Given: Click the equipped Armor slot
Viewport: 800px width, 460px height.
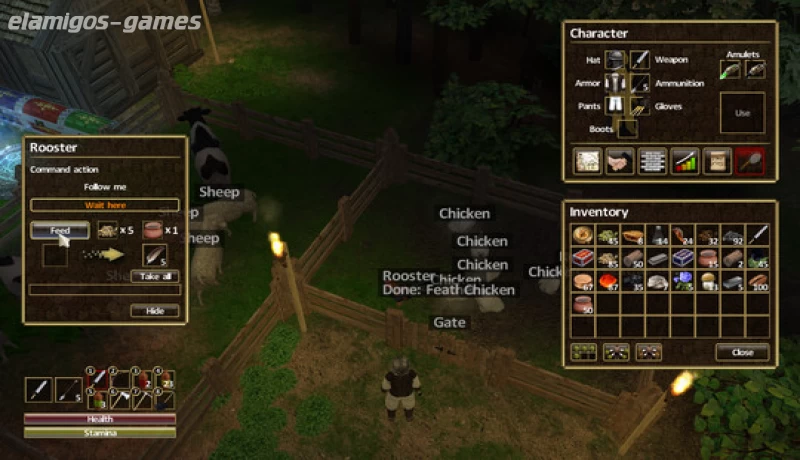Looking at the screenshot, I should [x=616, y=83].
